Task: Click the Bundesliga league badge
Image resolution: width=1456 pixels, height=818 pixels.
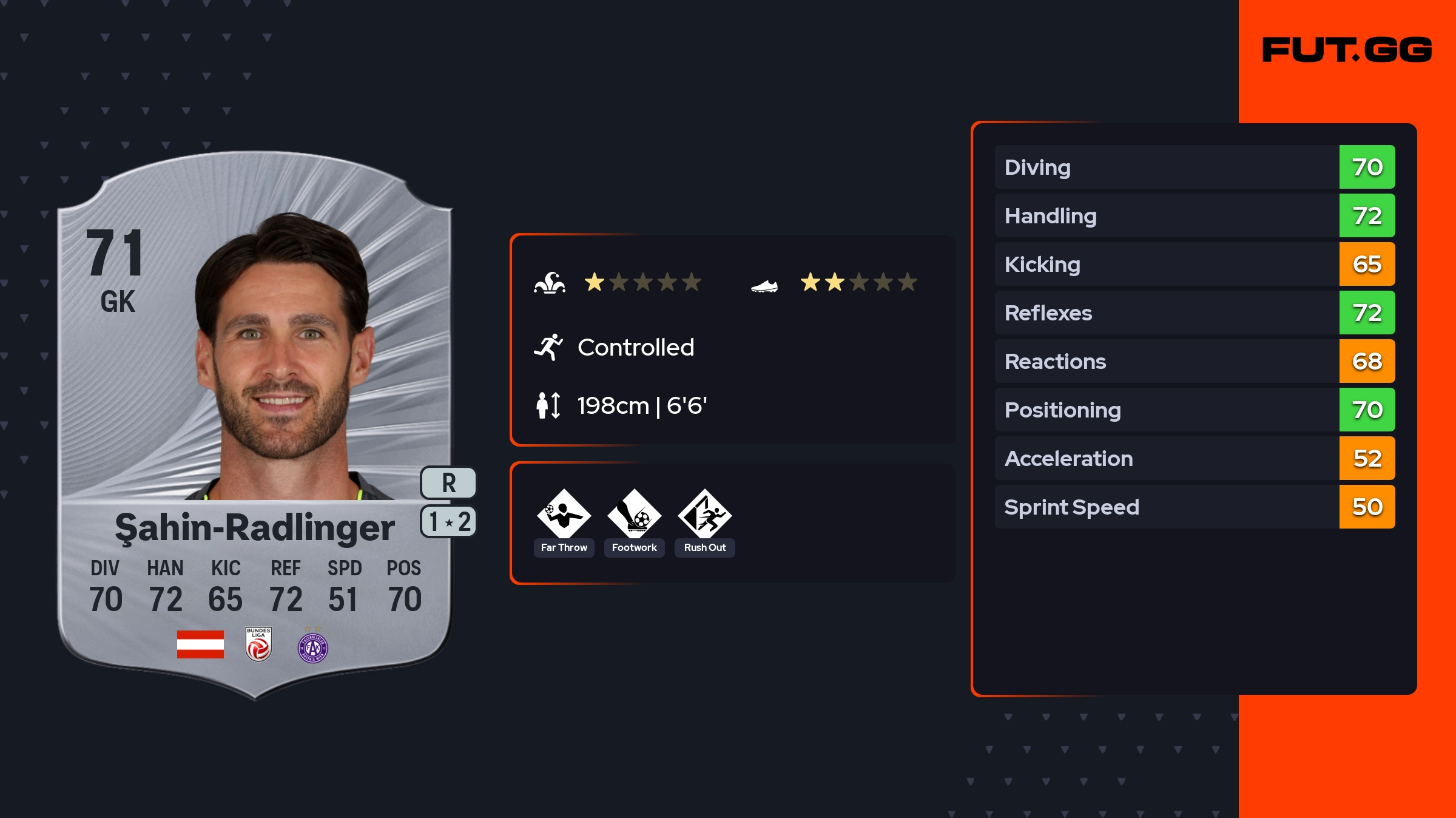Action: [x=258, y=644]
